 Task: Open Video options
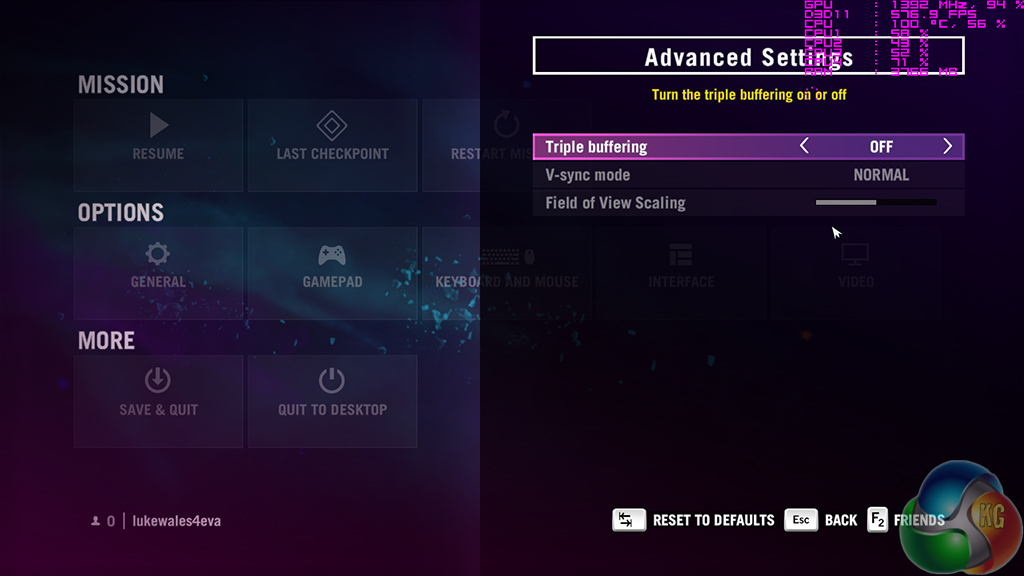pos(856,266)
